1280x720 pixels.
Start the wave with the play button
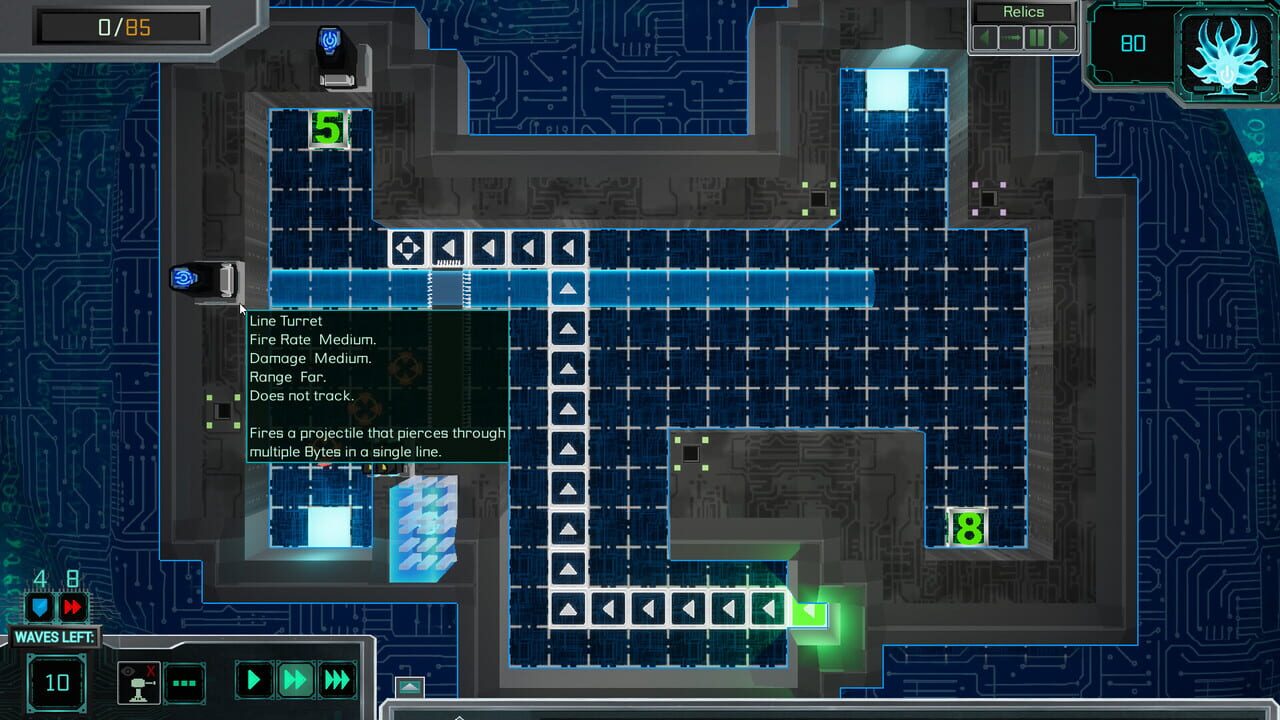pyautogui.click(x=254, y=681)
